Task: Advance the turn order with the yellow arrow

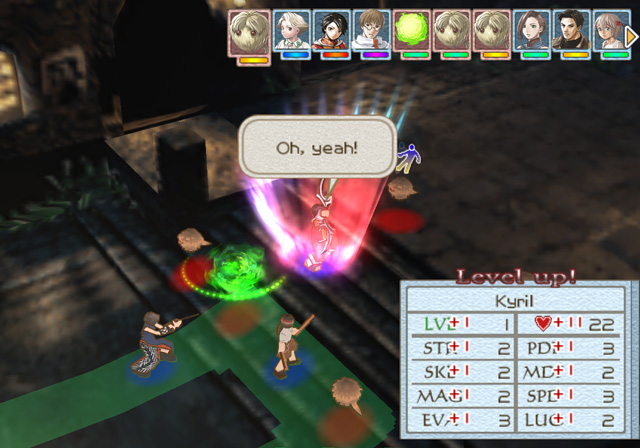Action: coord(631,36)
